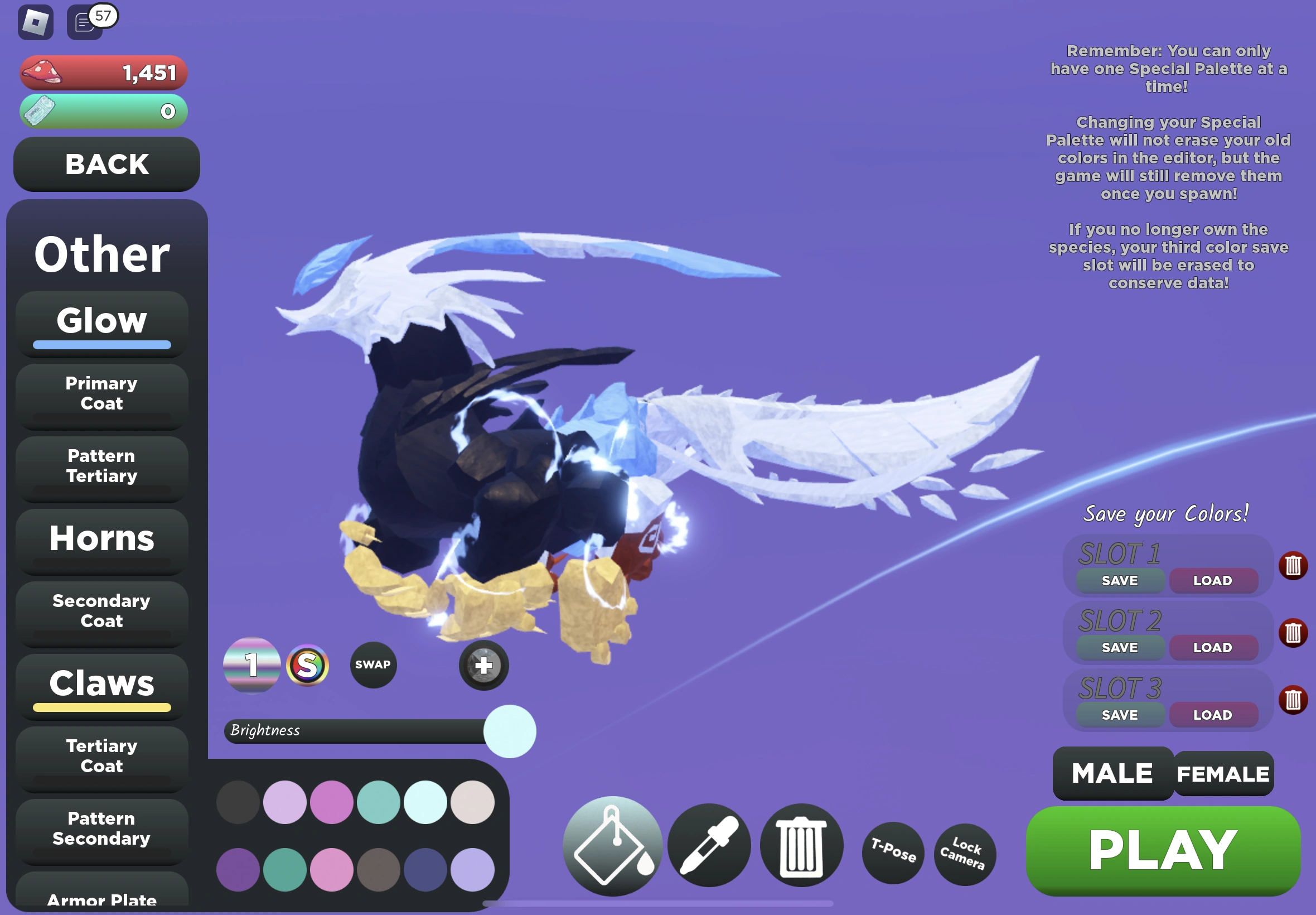Switch gender to FEMALE
1316x915 pixels.
pyautogui.click(x=1225, y=774)
